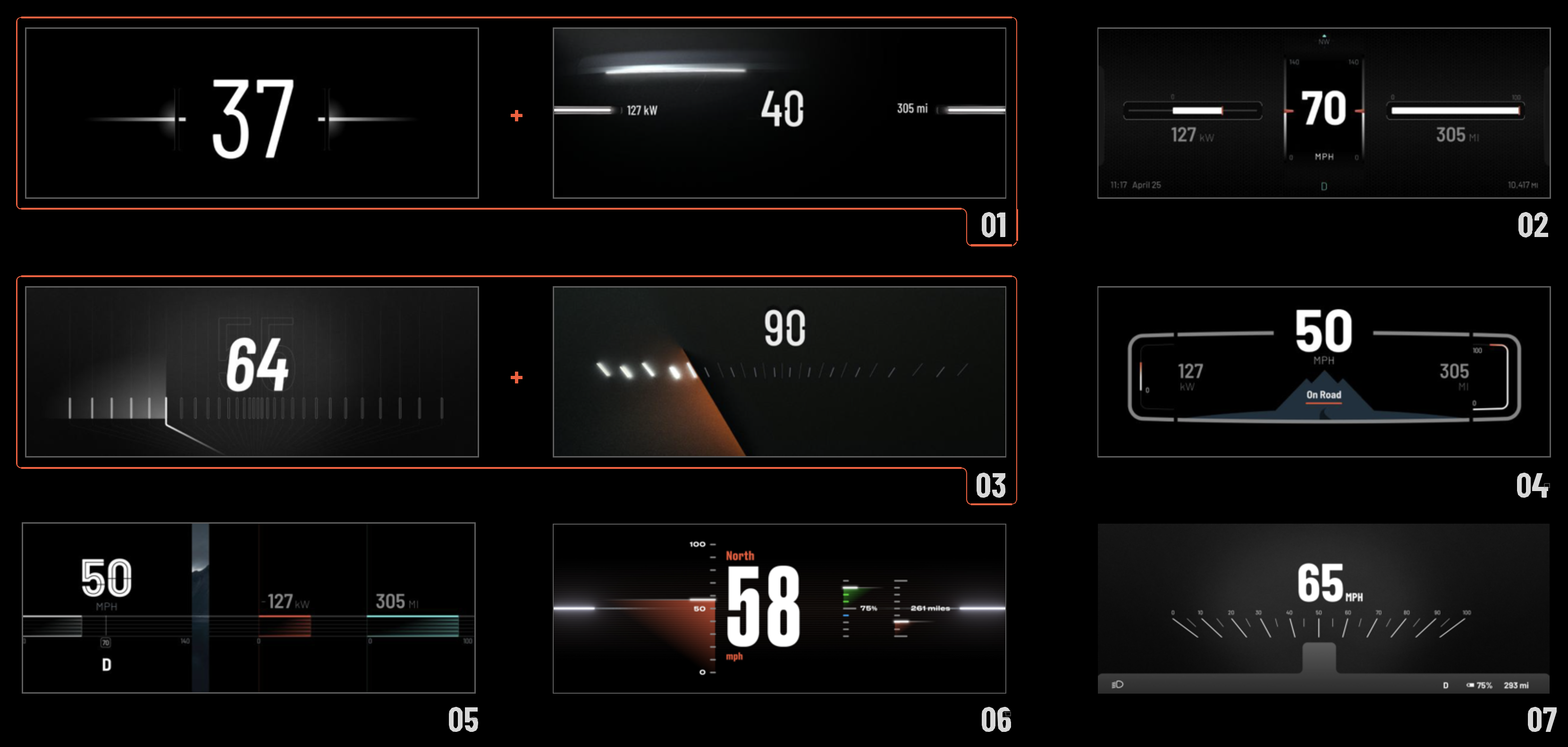The height and width of the screenshot is (747, 1568).
Task: Select concept 05 with the drive indicator D
Action: [248, 608]
